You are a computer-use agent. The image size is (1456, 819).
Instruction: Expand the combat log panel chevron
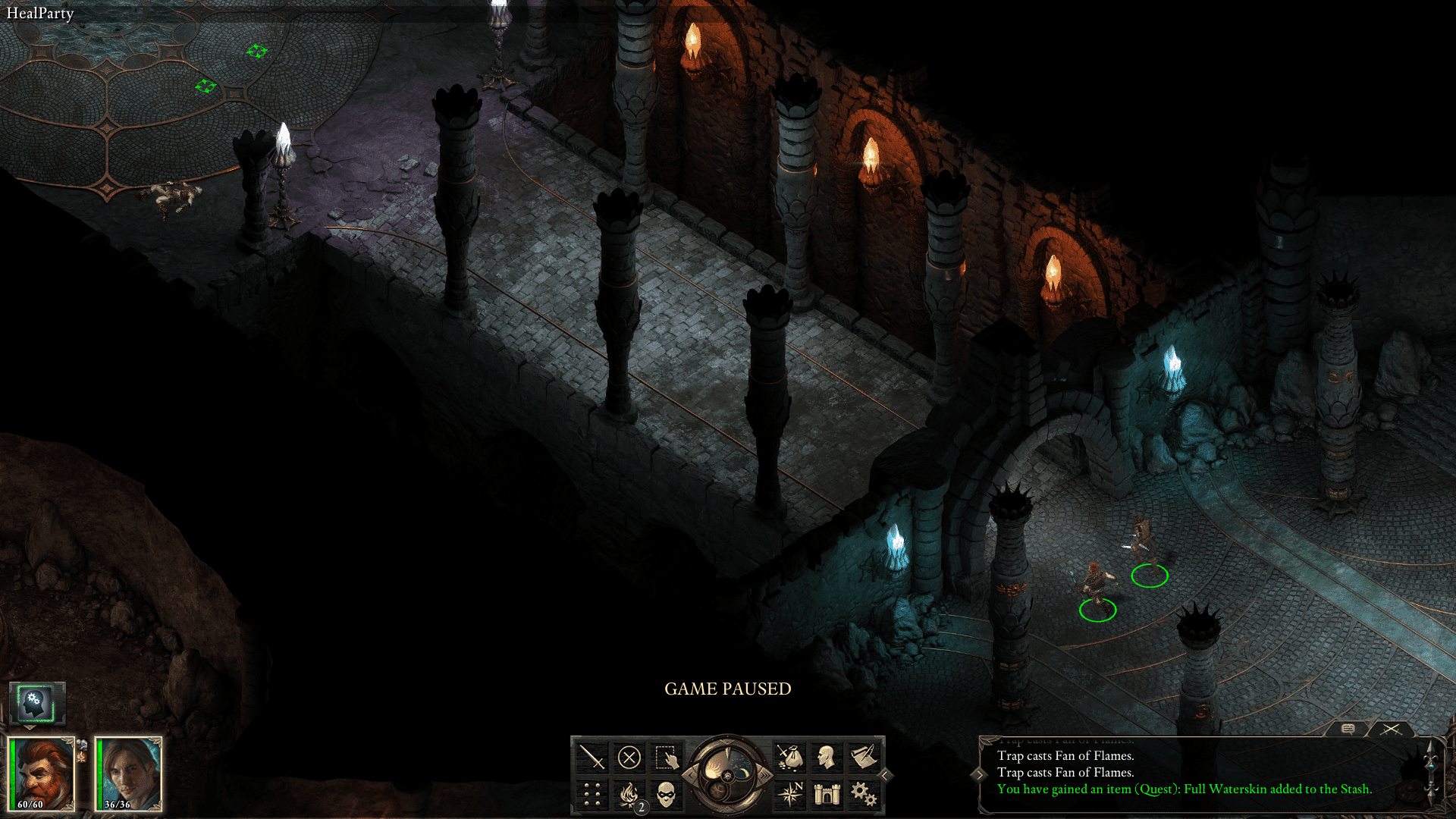click(980, 774)
